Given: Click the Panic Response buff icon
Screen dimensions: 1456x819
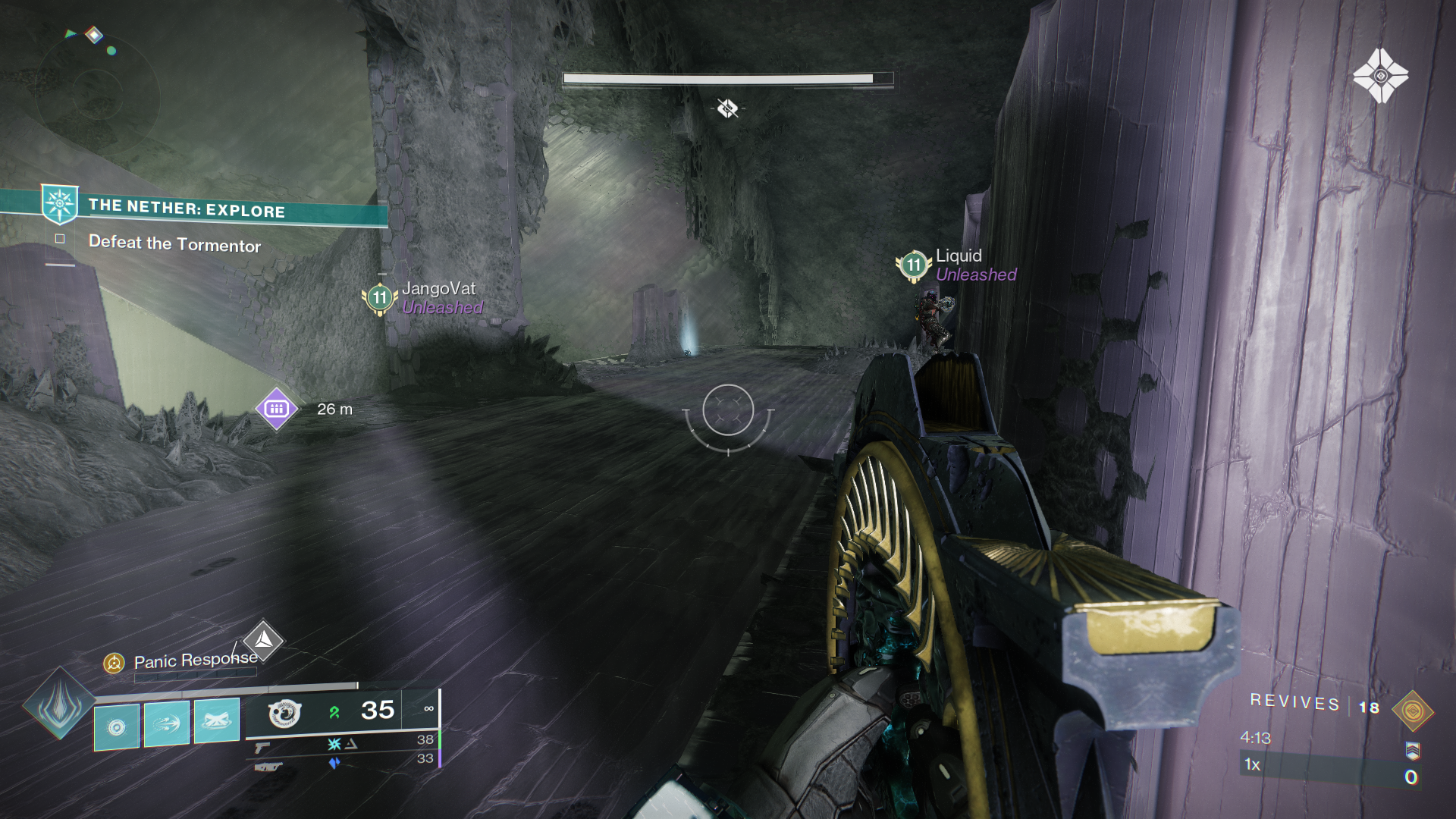Looking at the screenshot, I should [115, 661].
